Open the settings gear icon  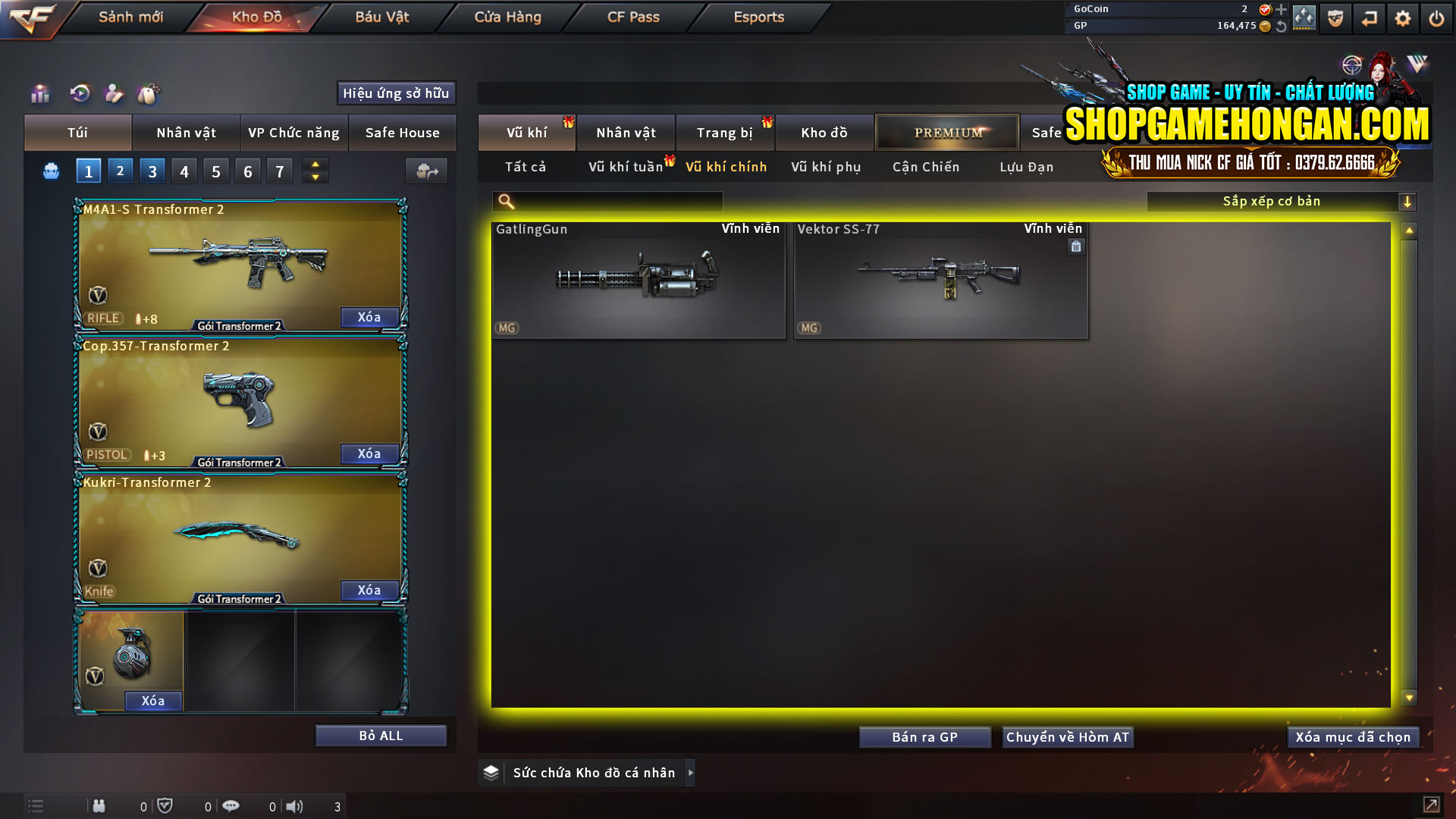(x=1403, y=17)
